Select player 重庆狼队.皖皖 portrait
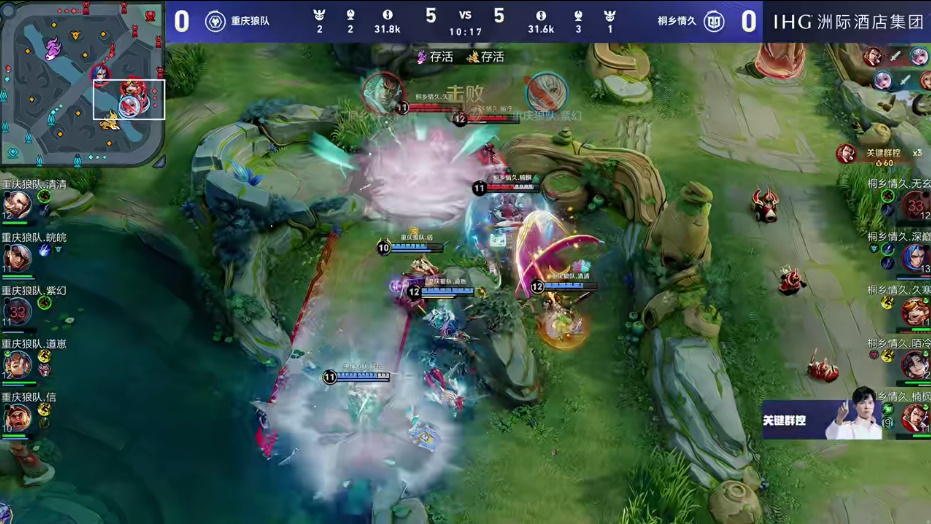The image size is (931, 524). [16, 259]
